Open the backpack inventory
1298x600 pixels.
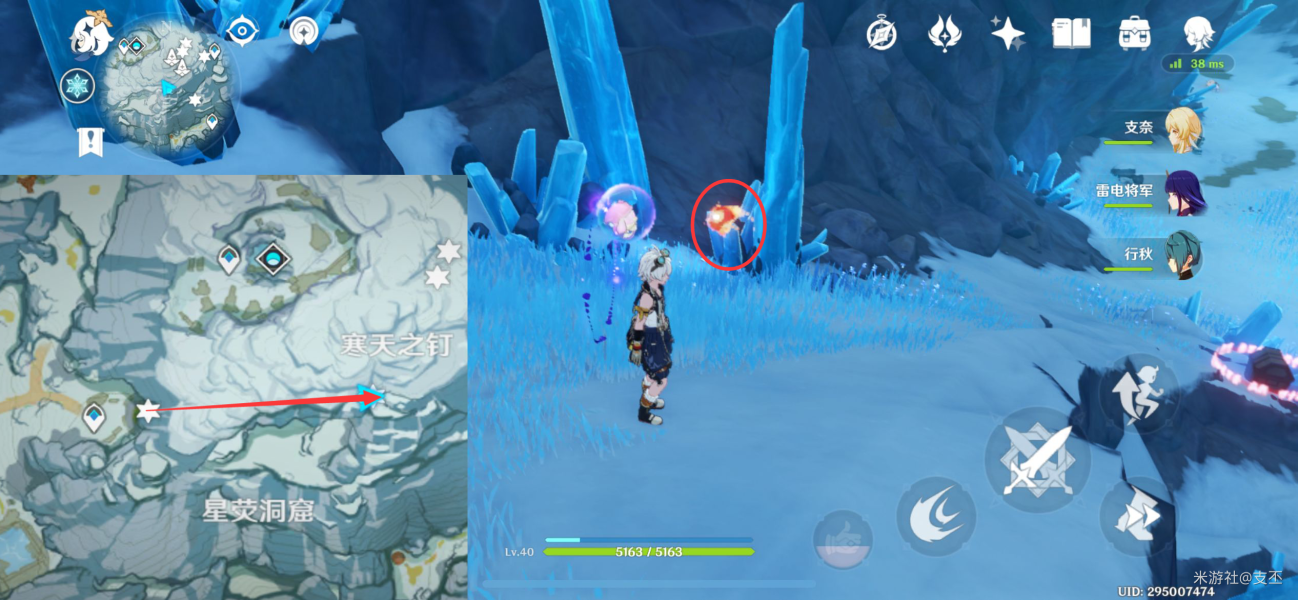click(x=1133, y=34)
